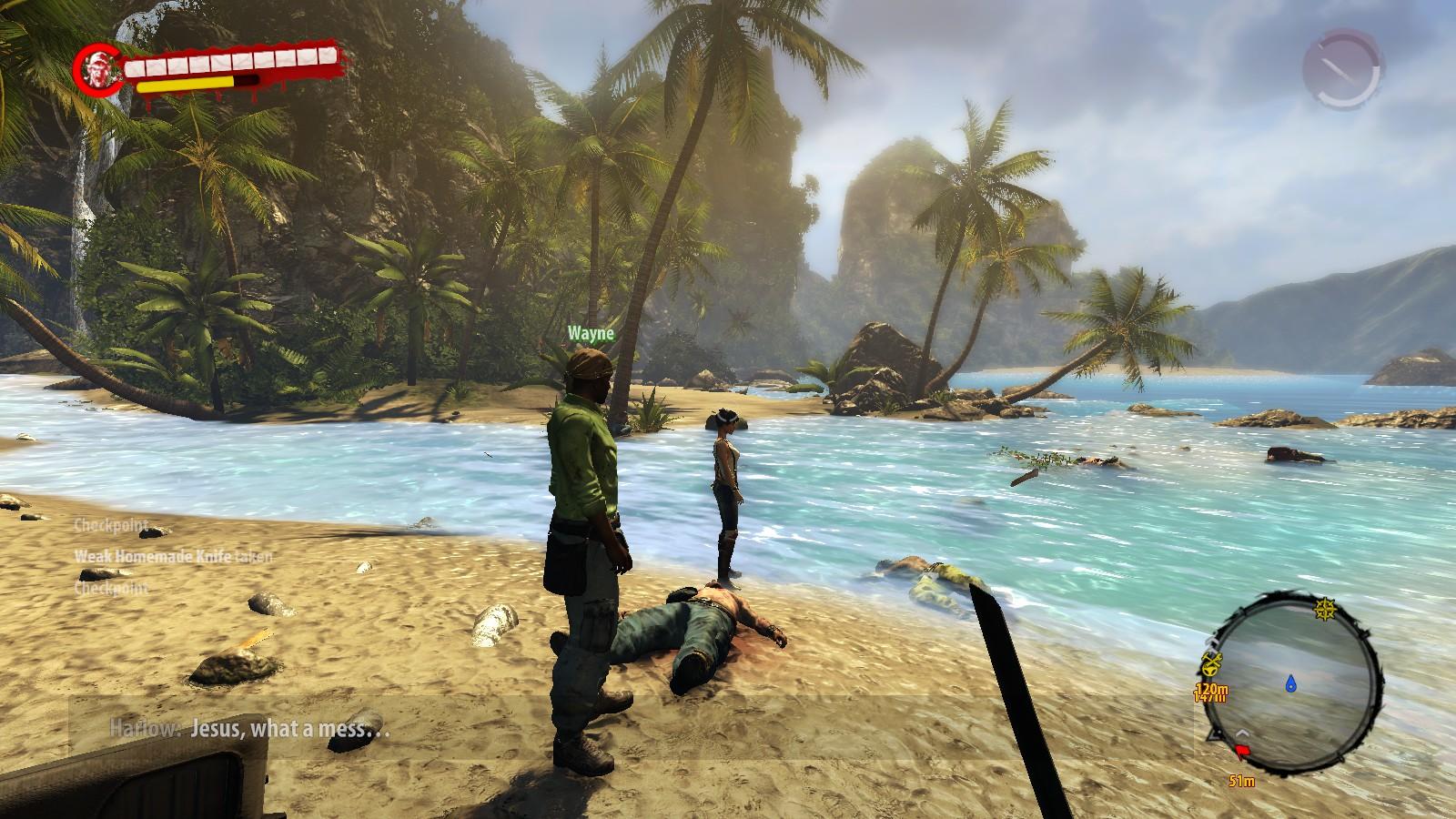Image resolution: width=1456 pixels, height=819 pixels.
Task: Click the yellow ship-wheel marker on the minimap
Action: pos(1325,607)
